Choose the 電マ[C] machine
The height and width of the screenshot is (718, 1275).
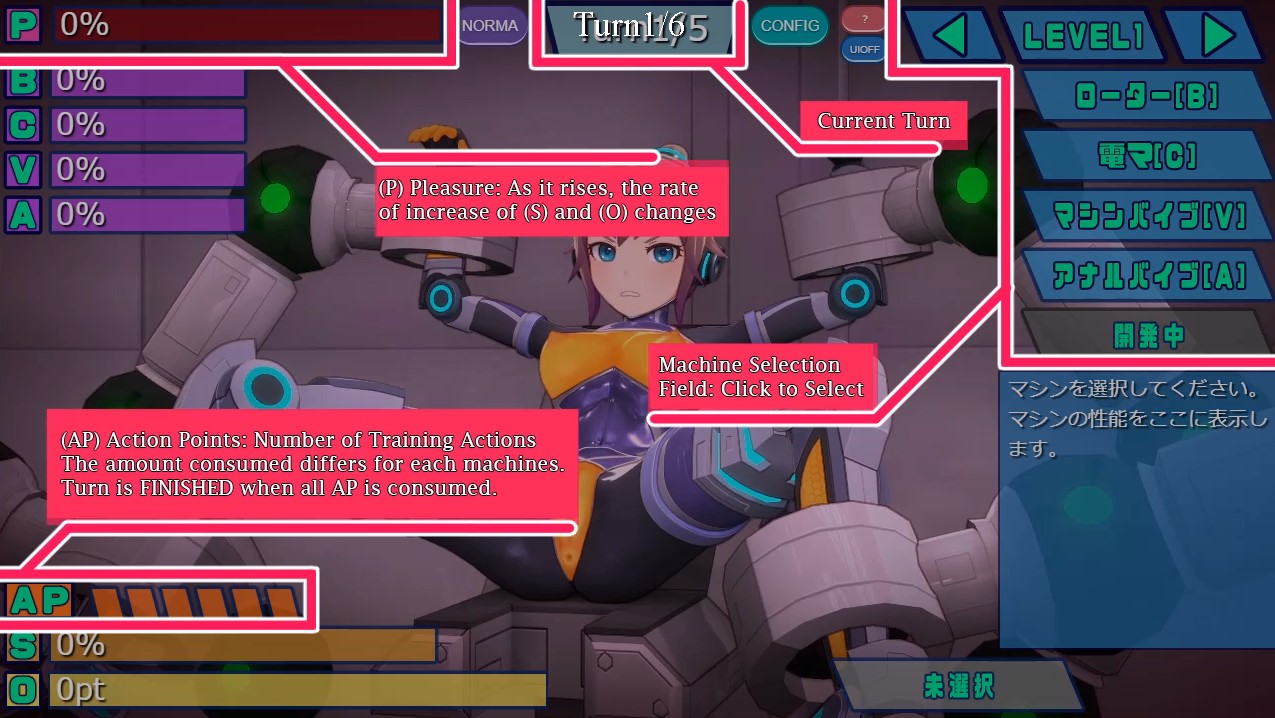coord(1146,155)
